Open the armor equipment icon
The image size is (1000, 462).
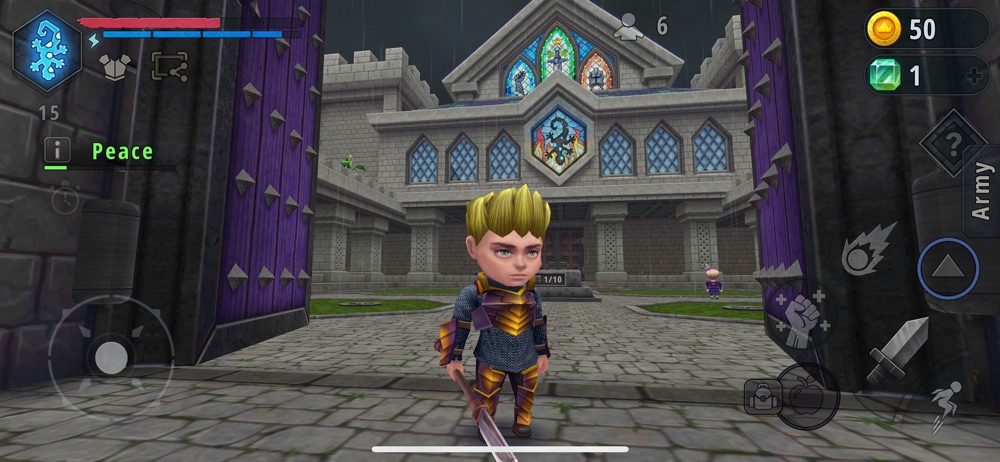(x=117, y=65)
